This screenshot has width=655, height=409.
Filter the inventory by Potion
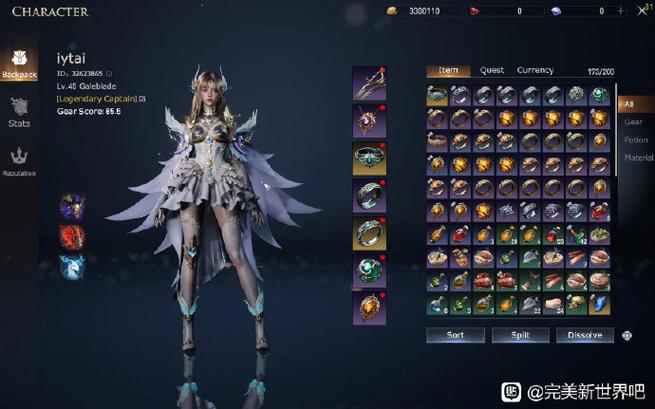click(x=636, y=140)
